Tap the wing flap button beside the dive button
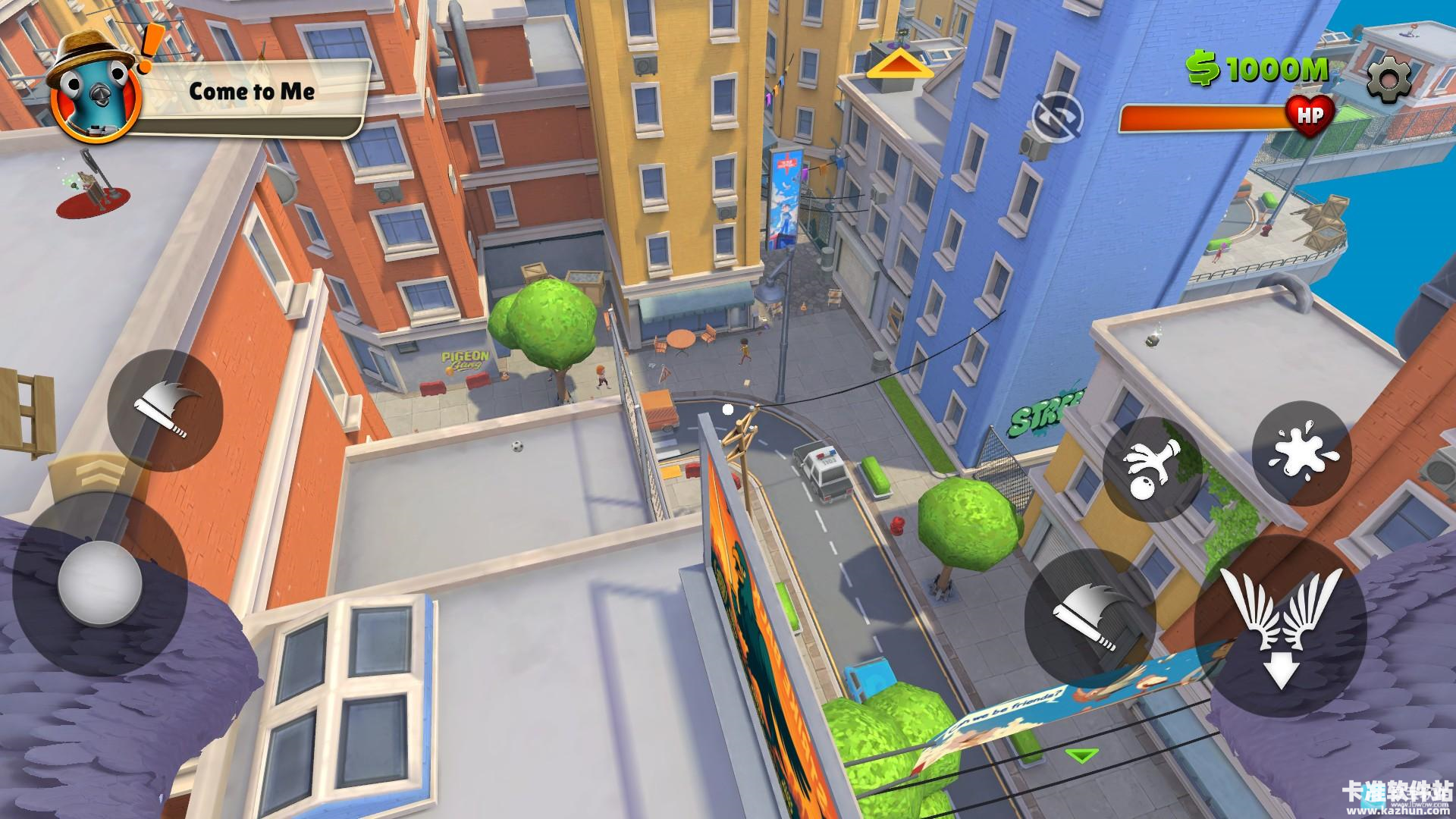Viewport: 1456px width, 819px height. tap(1090, 615)
